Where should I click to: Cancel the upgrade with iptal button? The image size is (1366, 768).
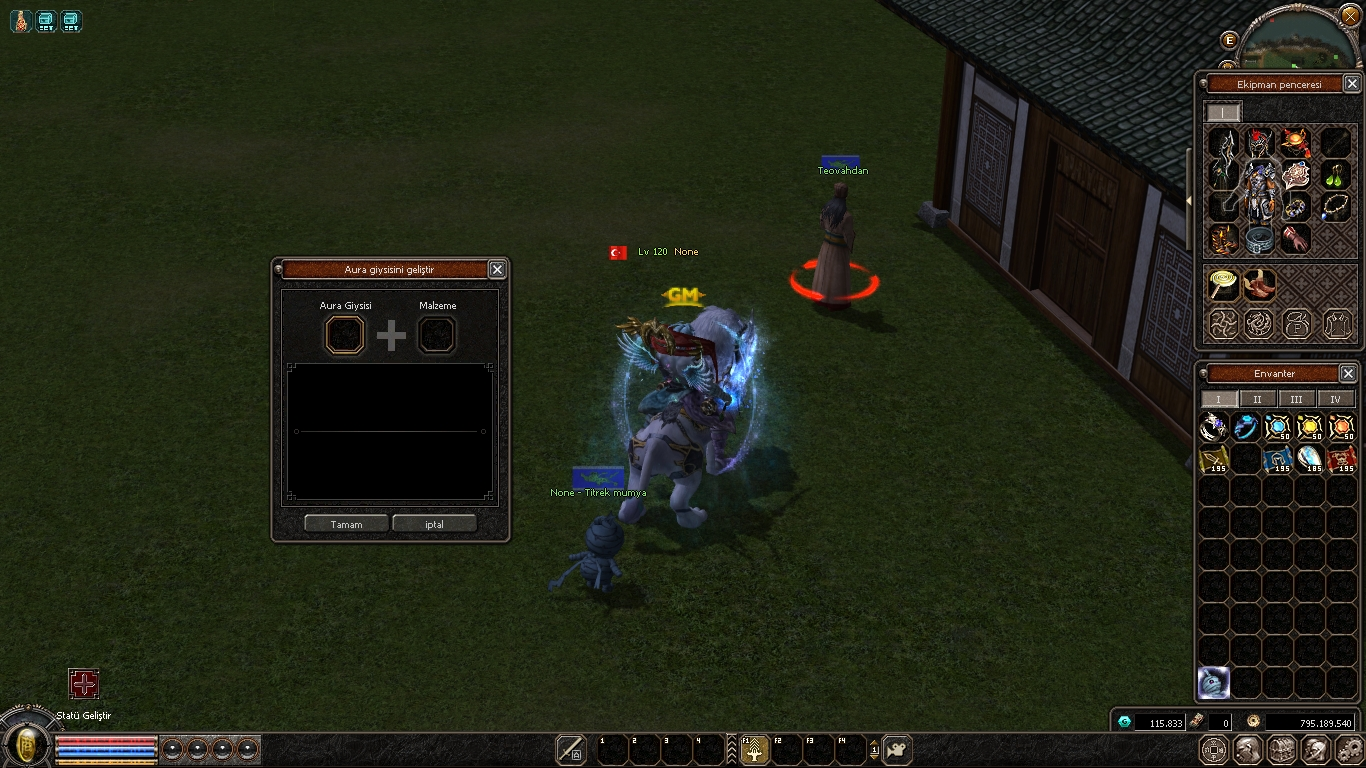434,524
